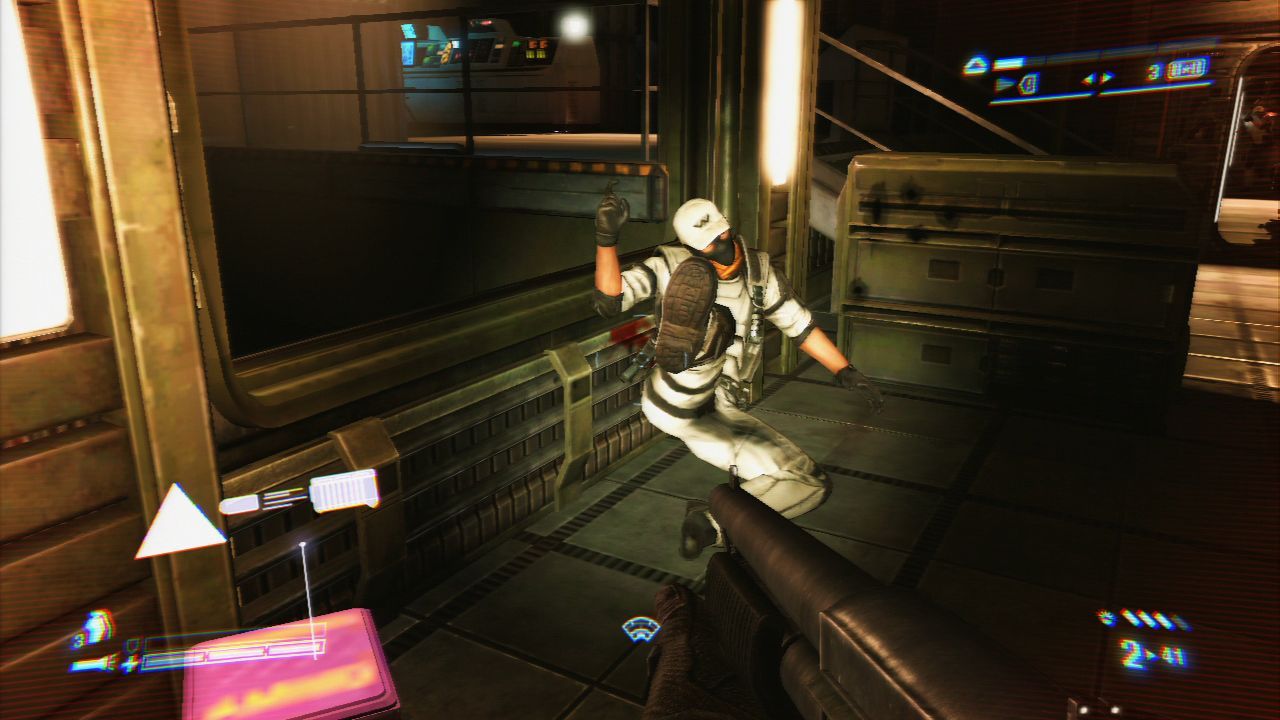Toggle the left weapon-switch arrow in top HUD

tap(1087, 81)
